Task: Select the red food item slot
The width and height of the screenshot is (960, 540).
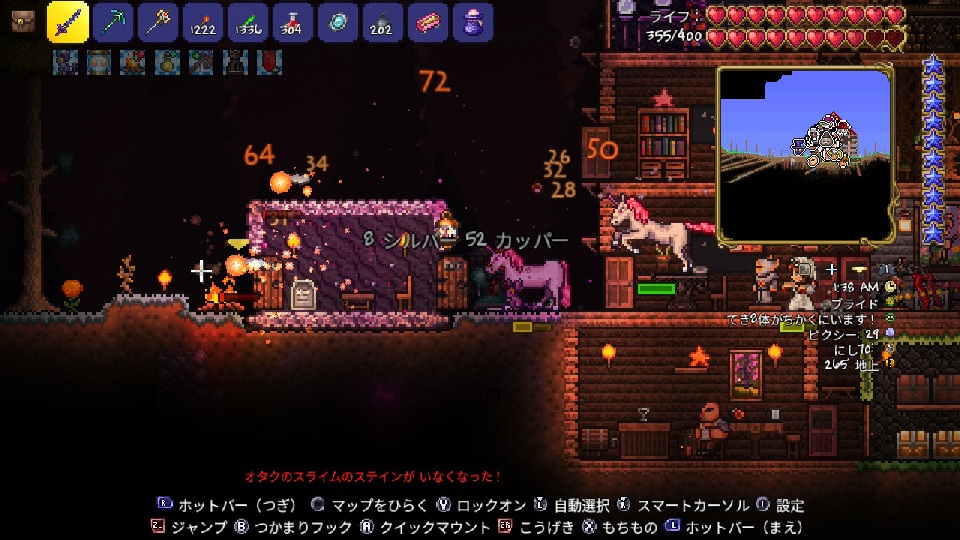Action: point(428,21)
